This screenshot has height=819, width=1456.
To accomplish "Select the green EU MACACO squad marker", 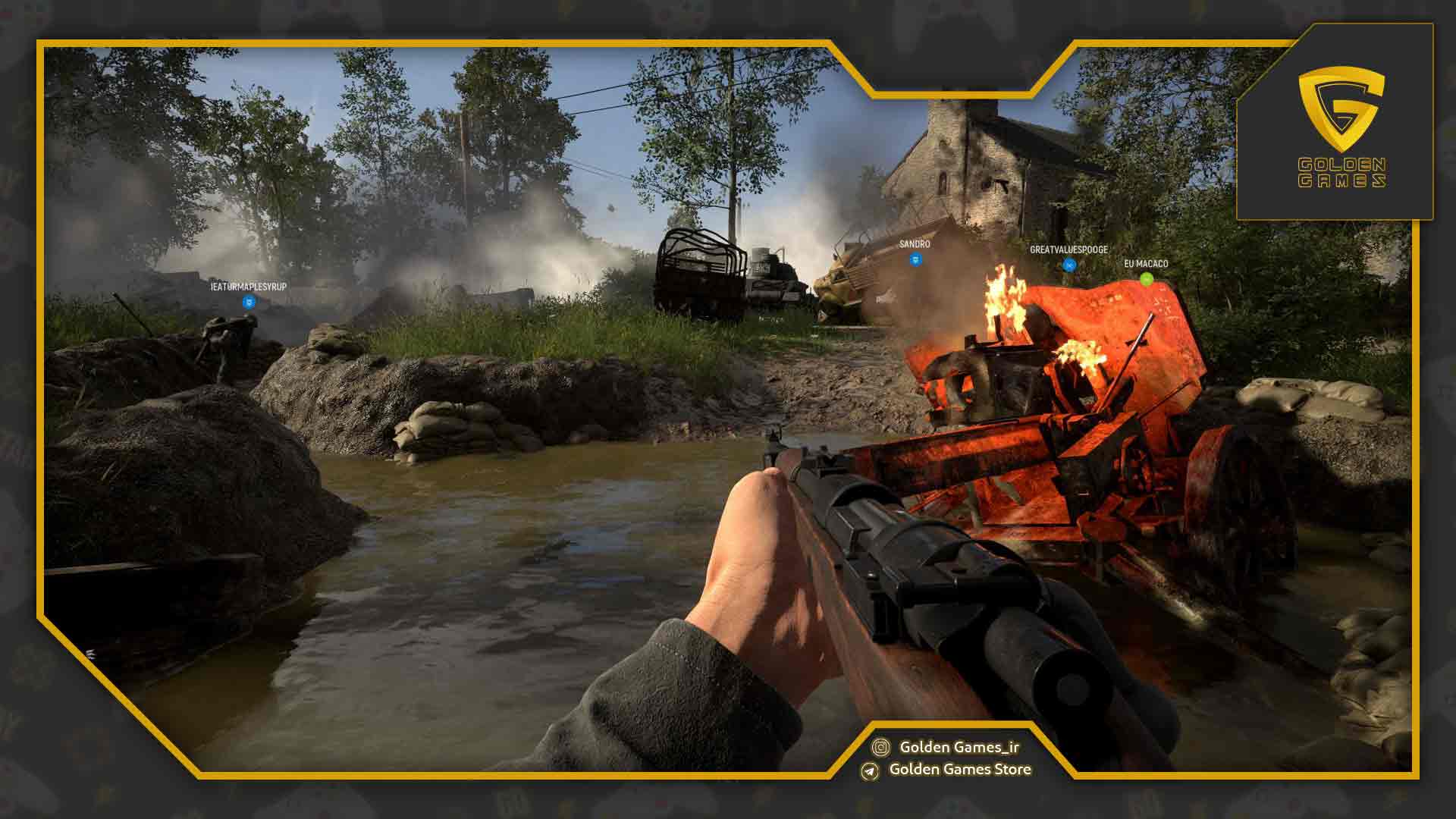I will pos(1146,279).
